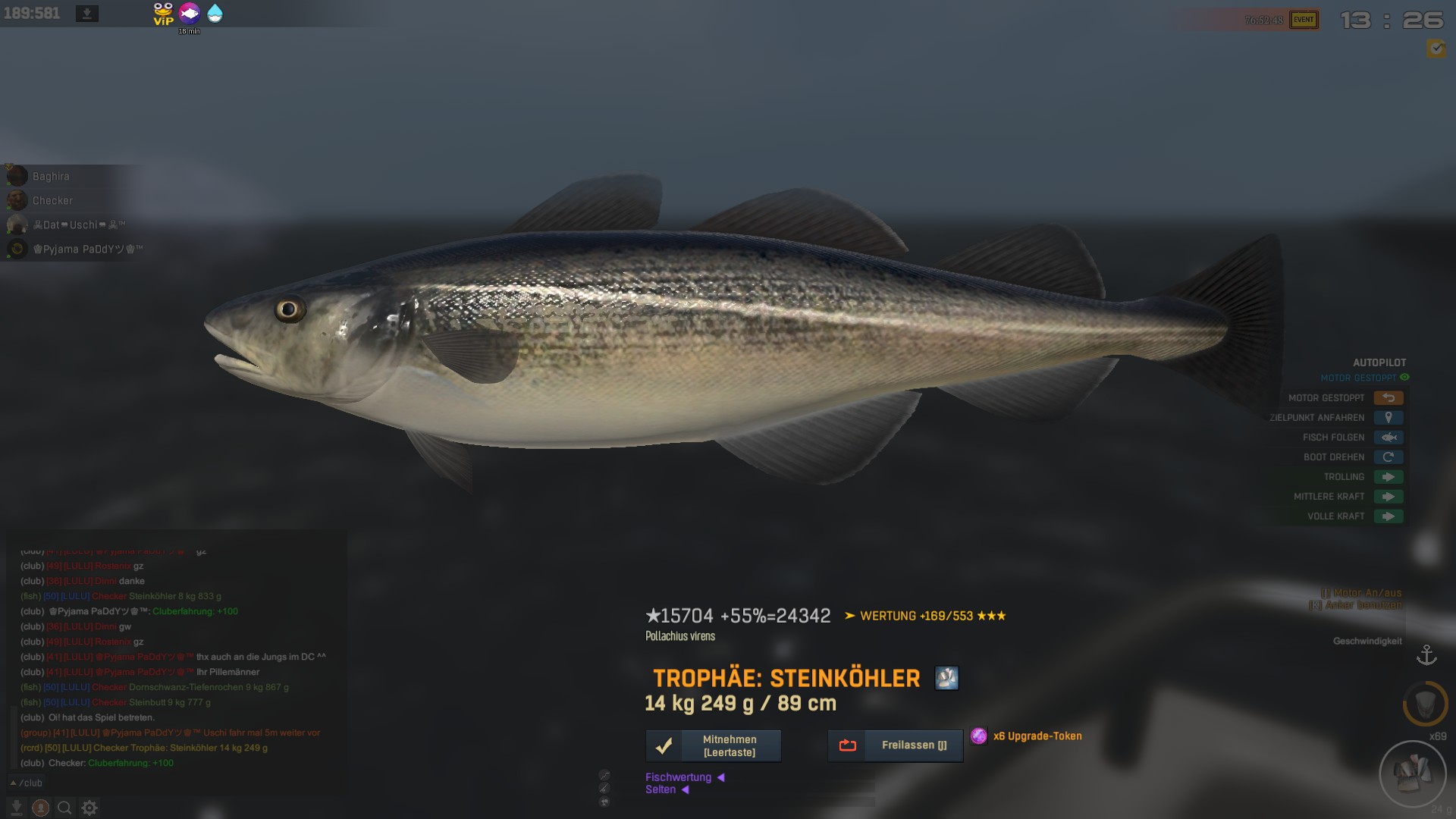This screenshot has width=1456, height=819.
Task: Click the anchor icon
Action: (1426, 655)
